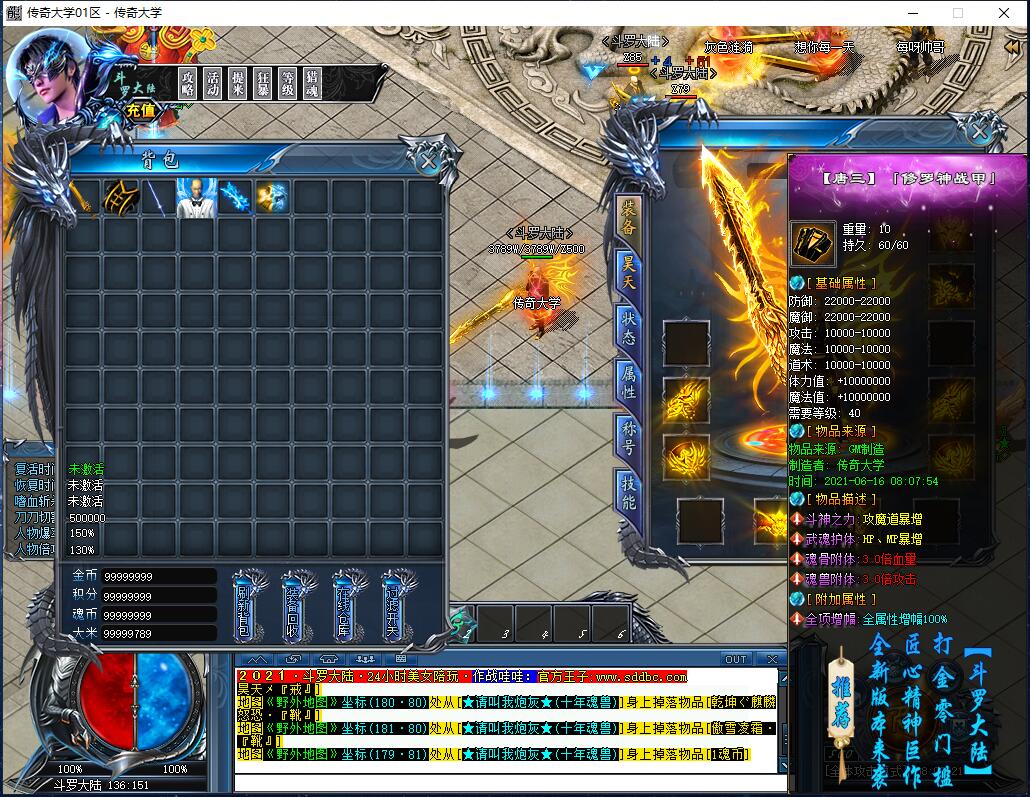Select the bald man in tuxedo item
This screenshot has height=797, width=1030.
click(x=197, y=198)
